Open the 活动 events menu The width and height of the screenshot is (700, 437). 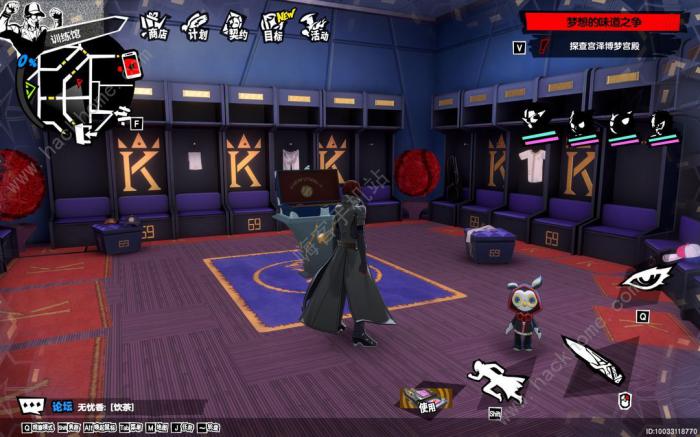tap(314, 28)
